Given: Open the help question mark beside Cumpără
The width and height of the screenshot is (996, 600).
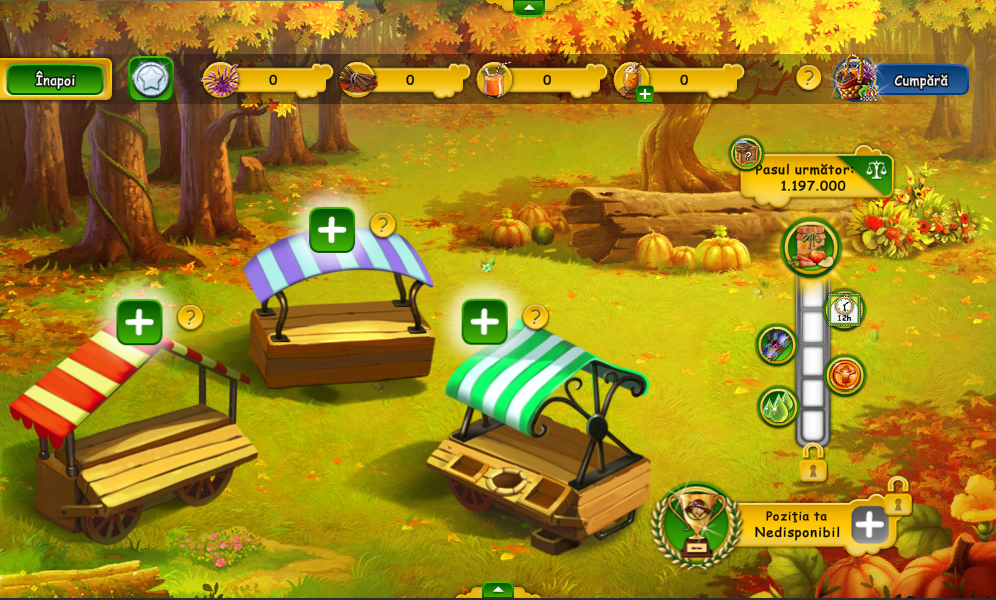Looking at the screenshot, I should (x=809, y=78).
